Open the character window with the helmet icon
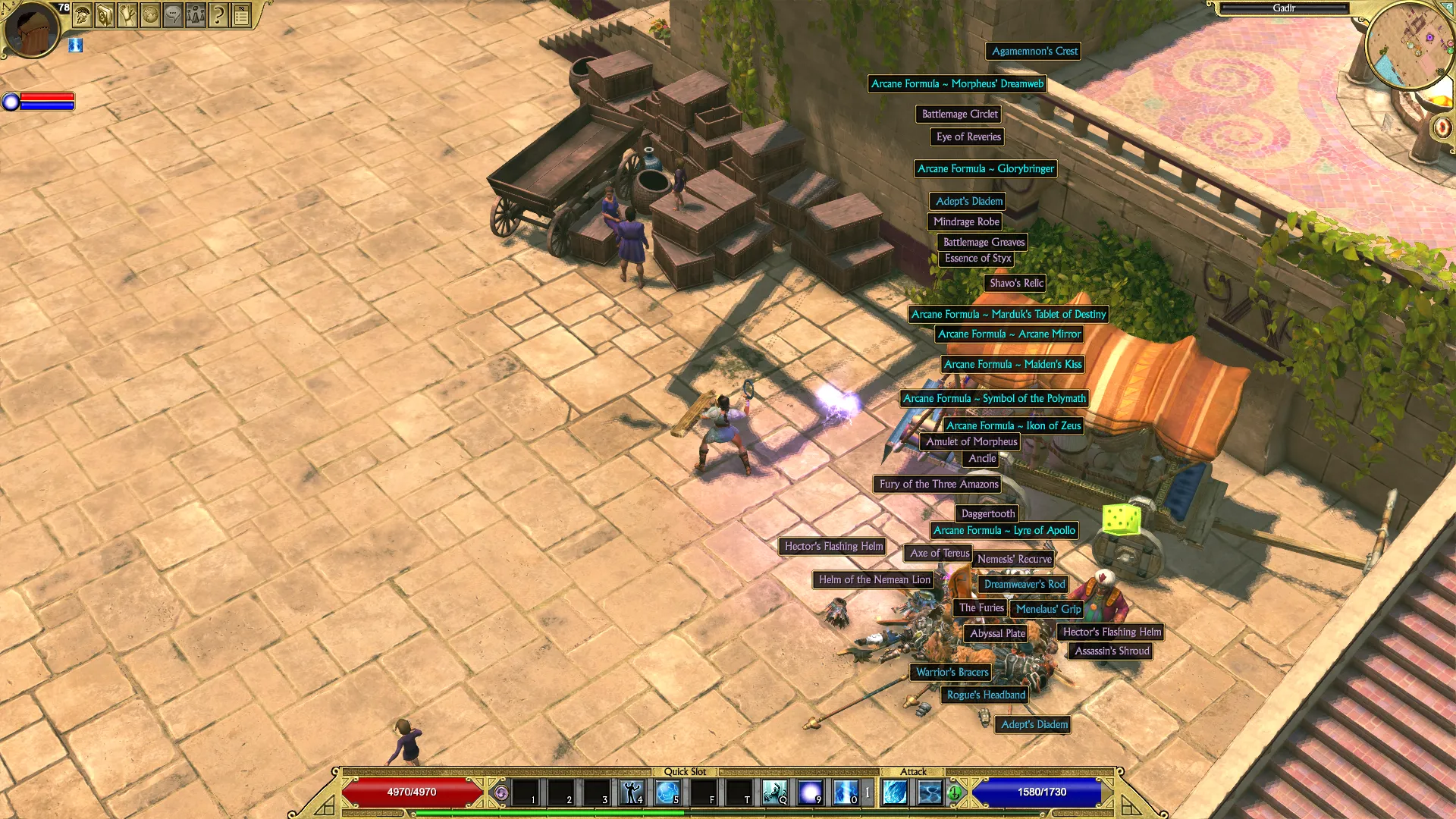The height and width of the screenshot is (819, 1456). click(x=83, y=14)
